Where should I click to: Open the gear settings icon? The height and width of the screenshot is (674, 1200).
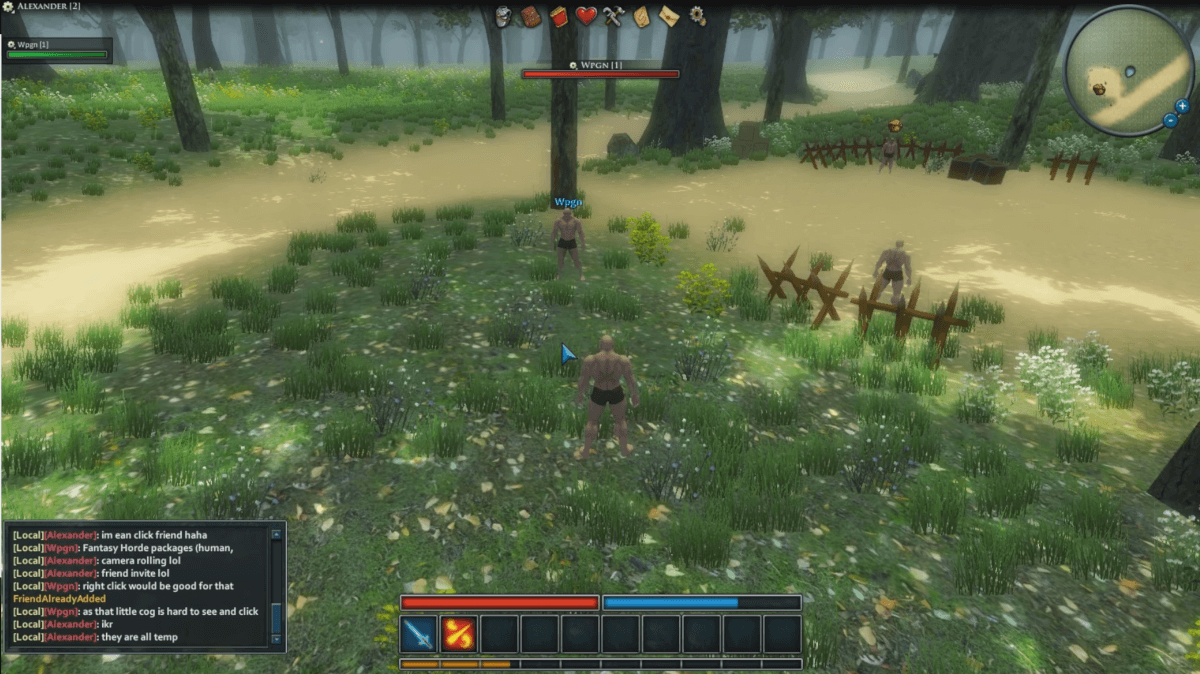pyautogui.click(x=697, y=15)
